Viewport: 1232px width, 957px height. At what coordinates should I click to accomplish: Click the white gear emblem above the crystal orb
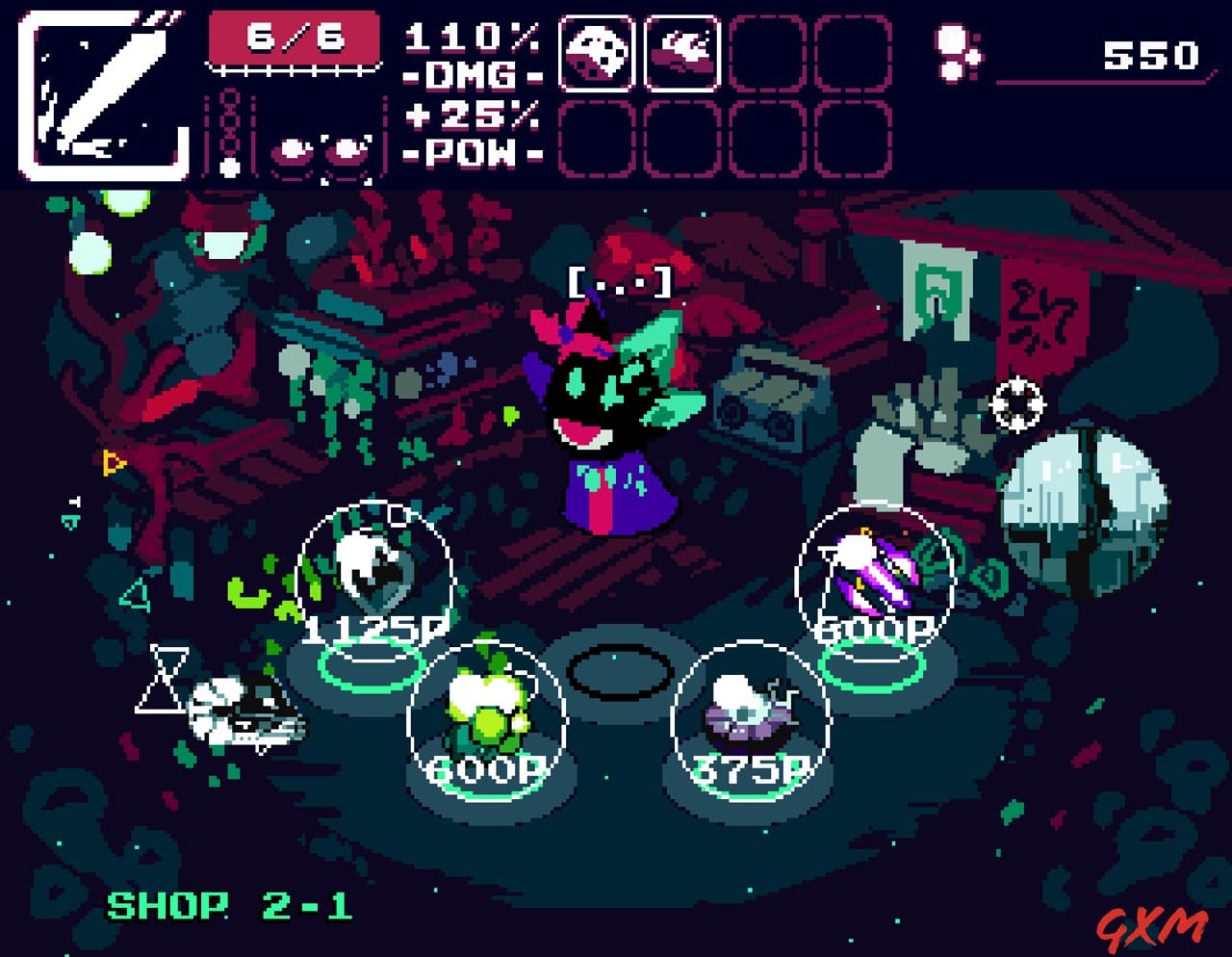point(1017,404)
